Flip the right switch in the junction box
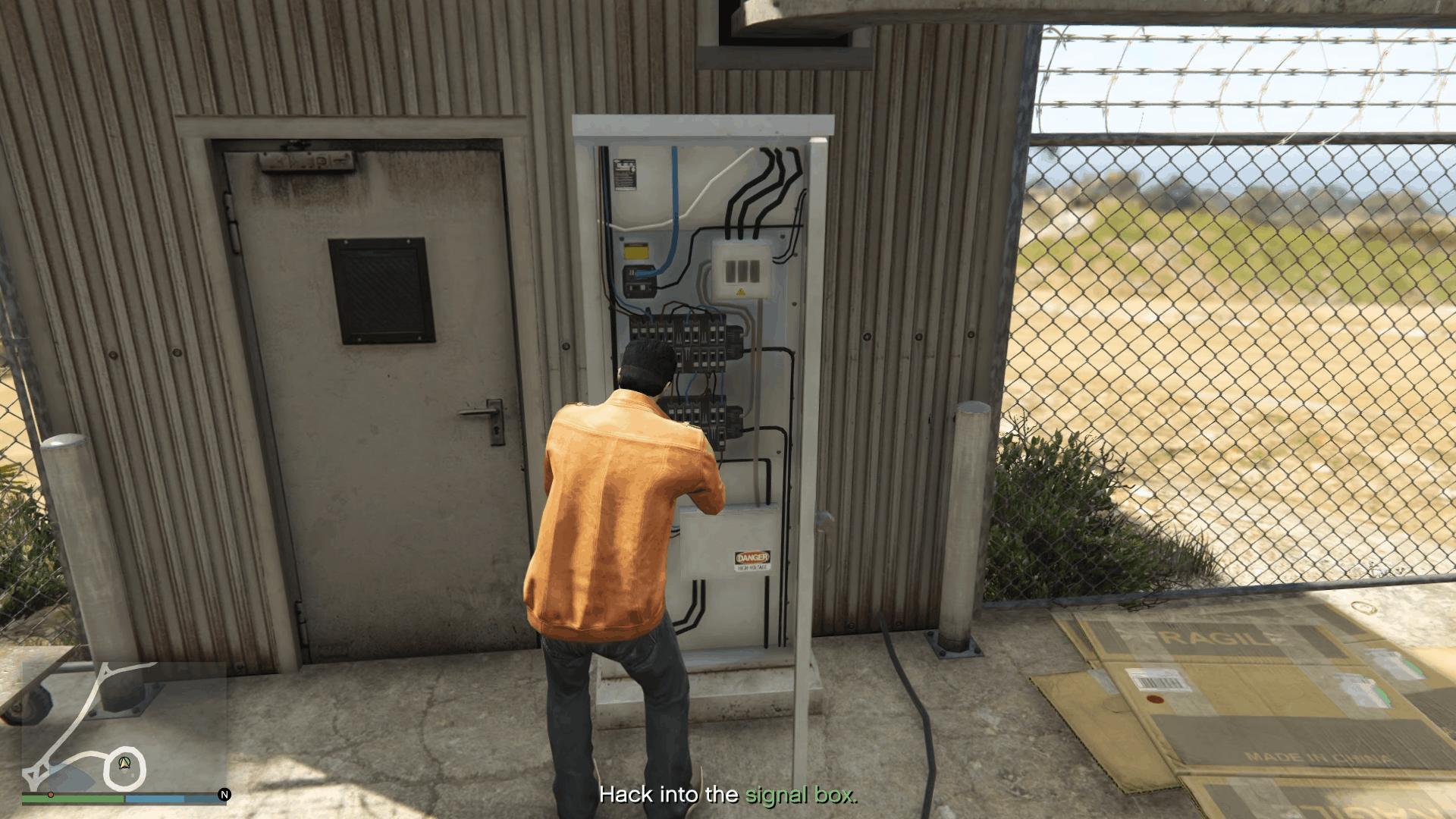Image resolution: width=1456 pixels, height=819 pixels. click(x=755, y=270)
